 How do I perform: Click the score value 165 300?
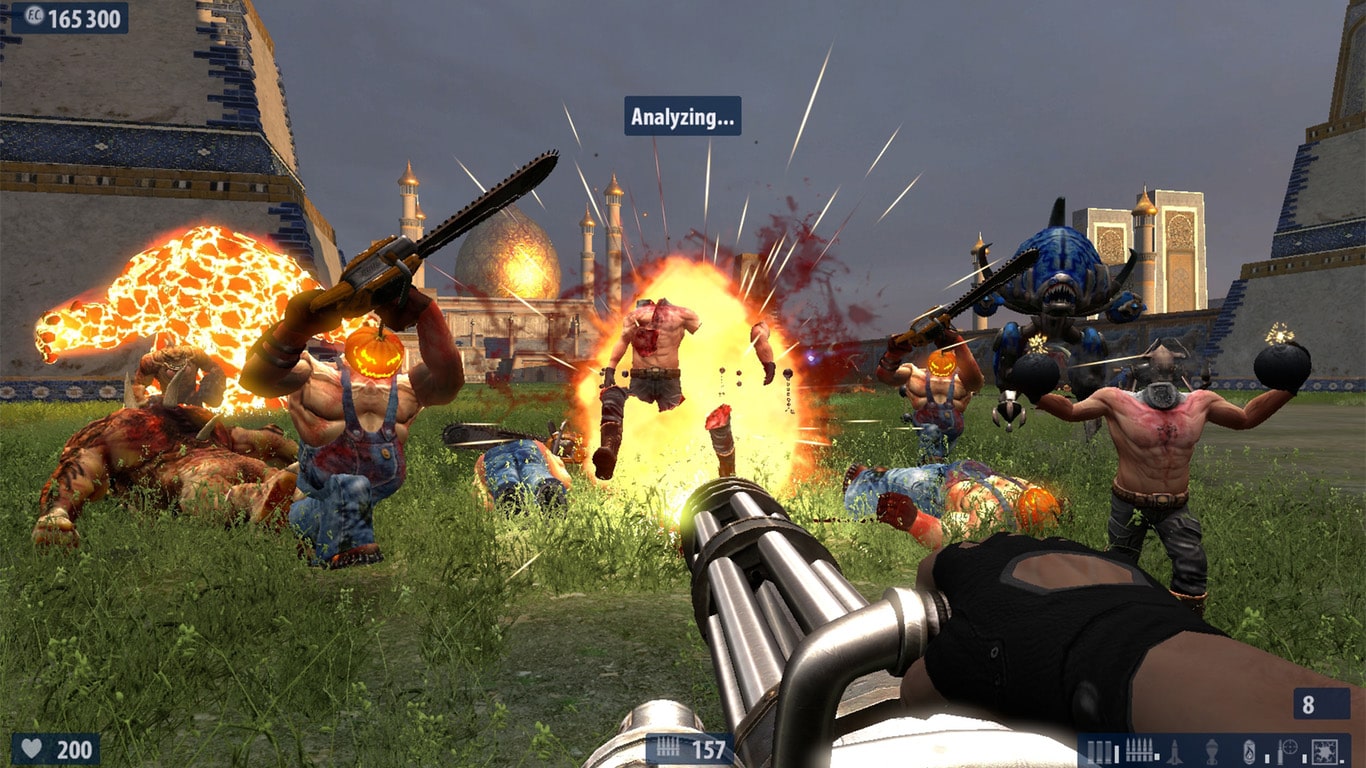[85, 16]
